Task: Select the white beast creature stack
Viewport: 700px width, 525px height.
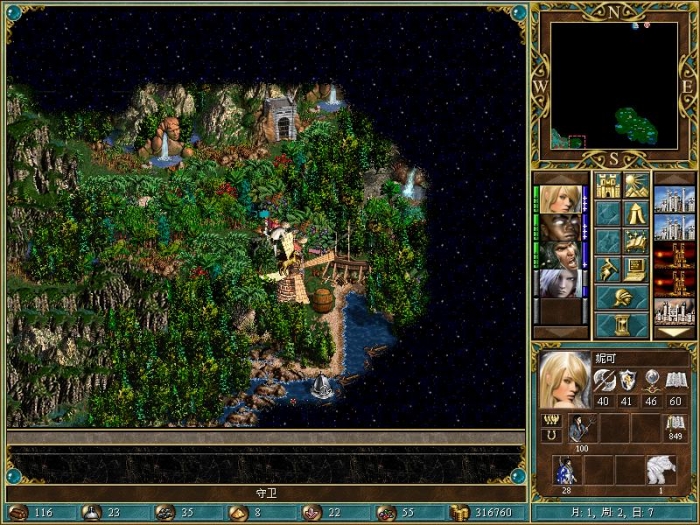Action: (x=661, y=470)
